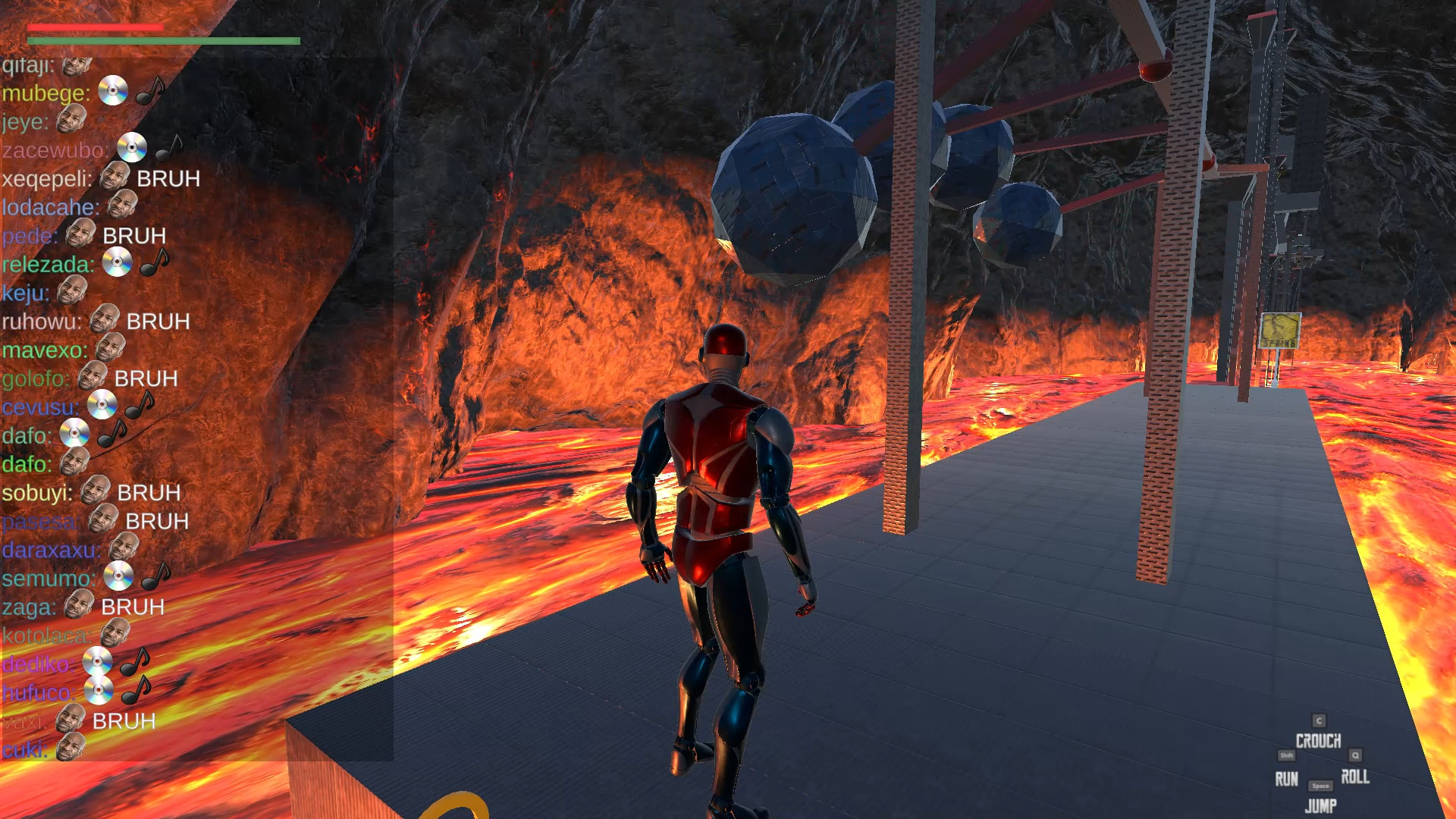1456x819 pixels.
Task: Click the Space key jump binding badge
Action: [1320, 787]
